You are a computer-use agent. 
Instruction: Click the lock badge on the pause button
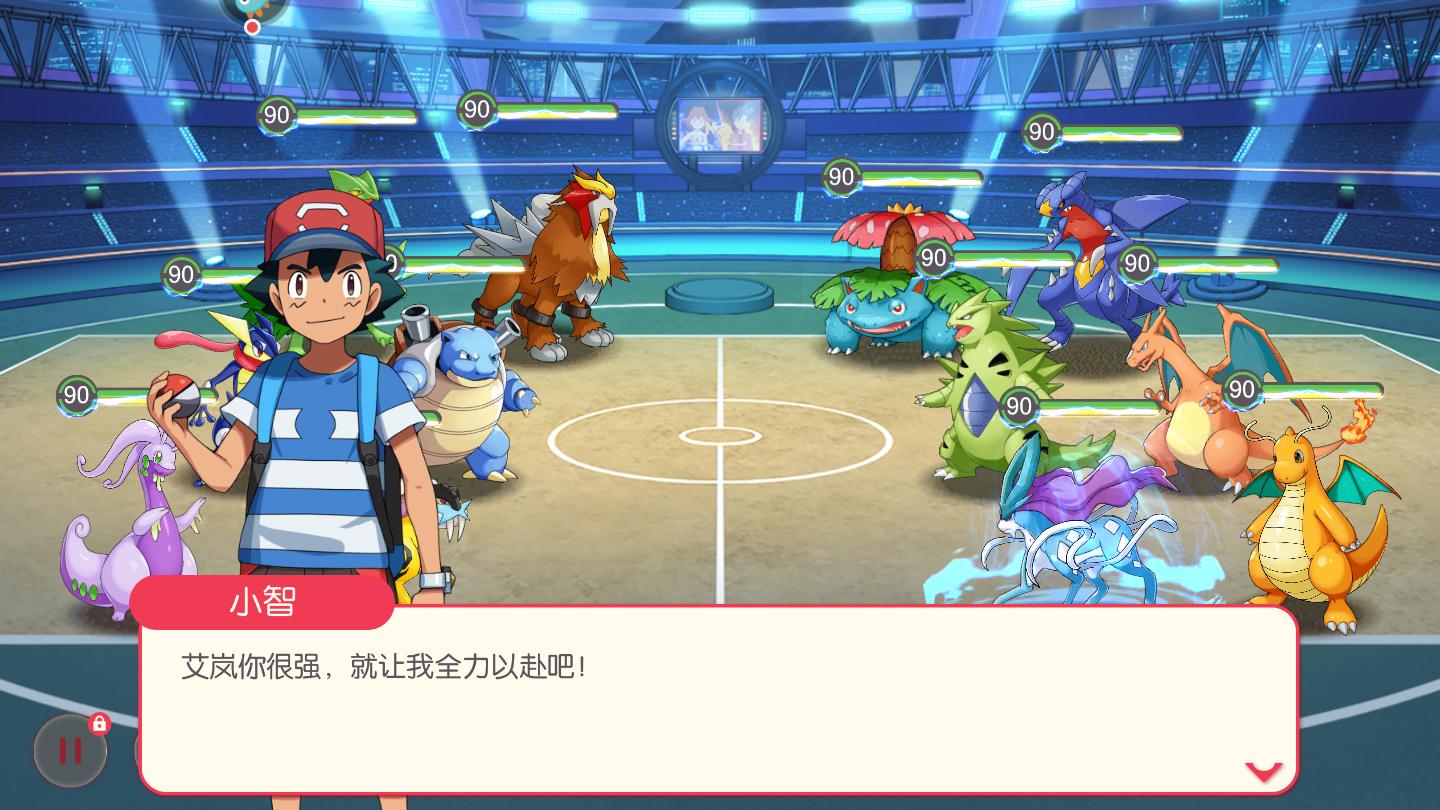pos(98,725)
